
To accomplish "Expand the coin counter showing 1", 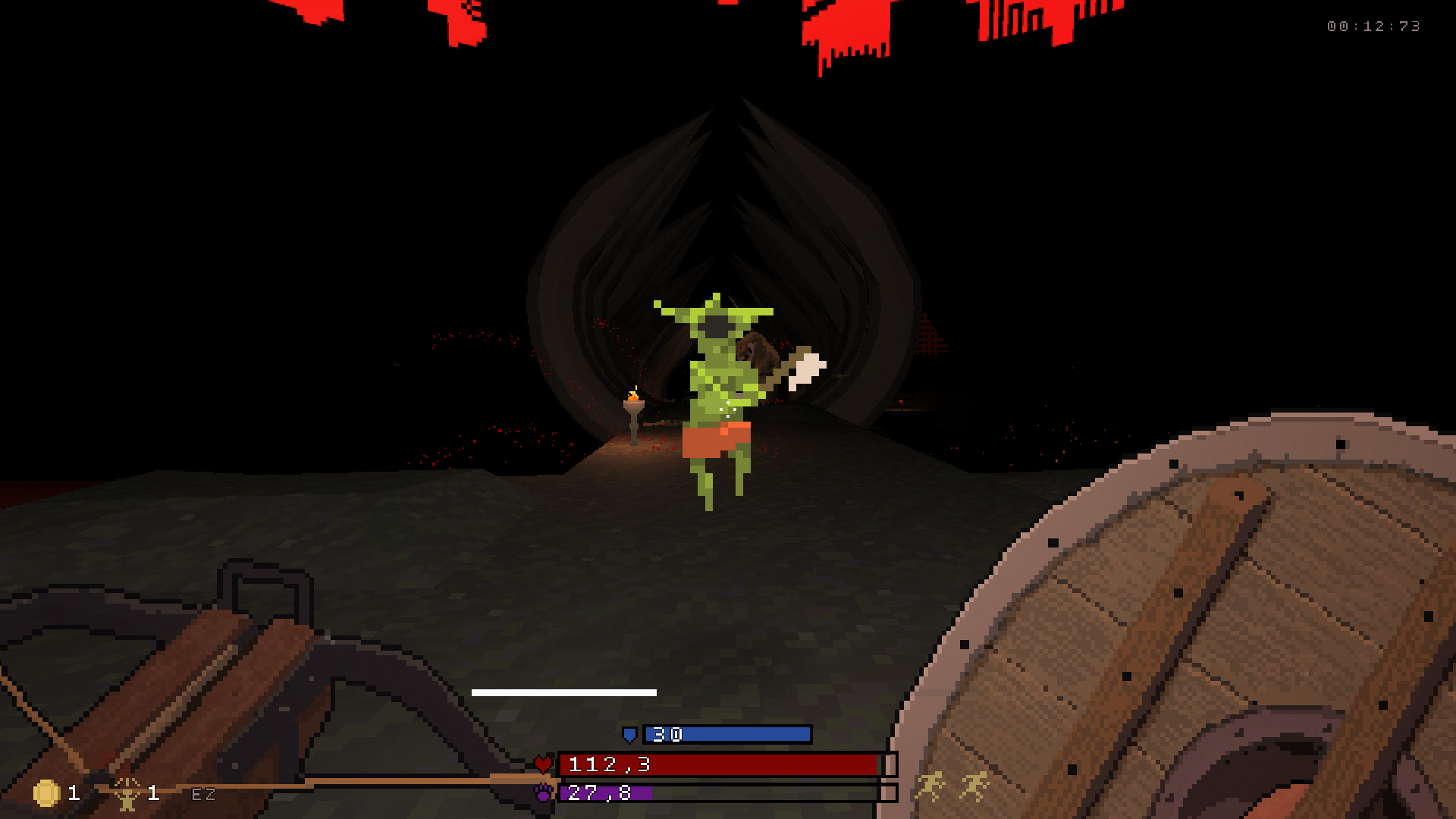I will 72,795.
